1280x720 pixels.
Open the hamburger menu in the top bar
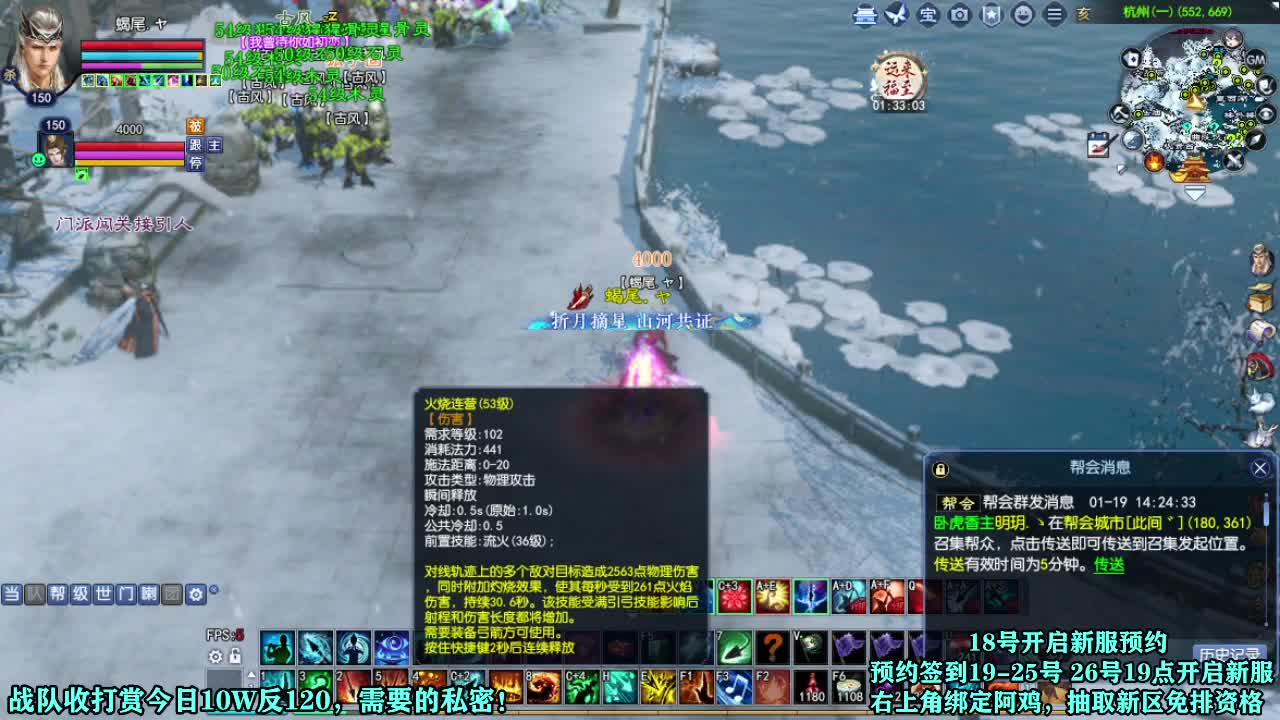point(1052,16)
